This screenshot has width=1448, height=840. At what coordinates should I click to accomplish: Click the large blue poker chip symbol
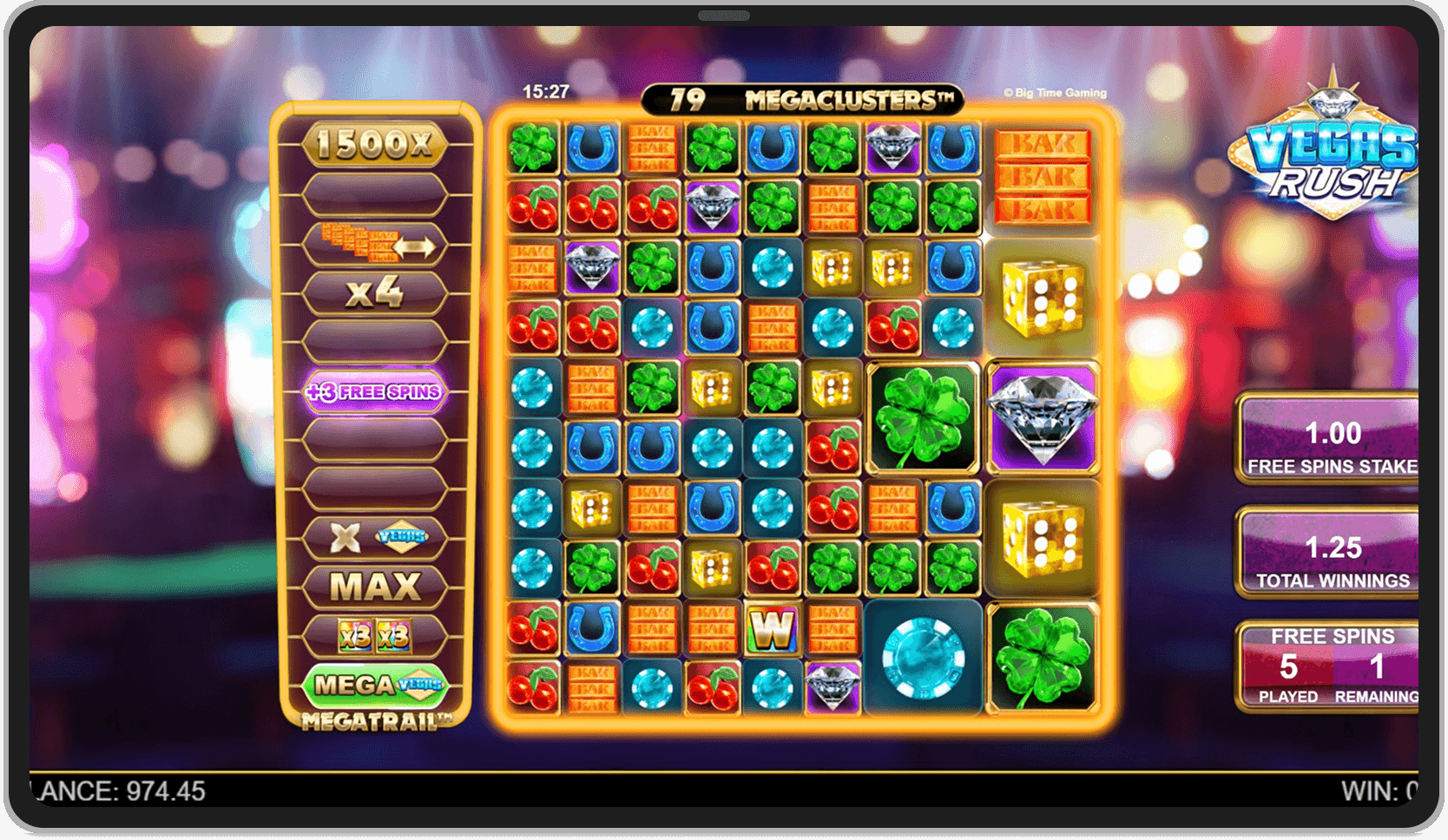924,661
